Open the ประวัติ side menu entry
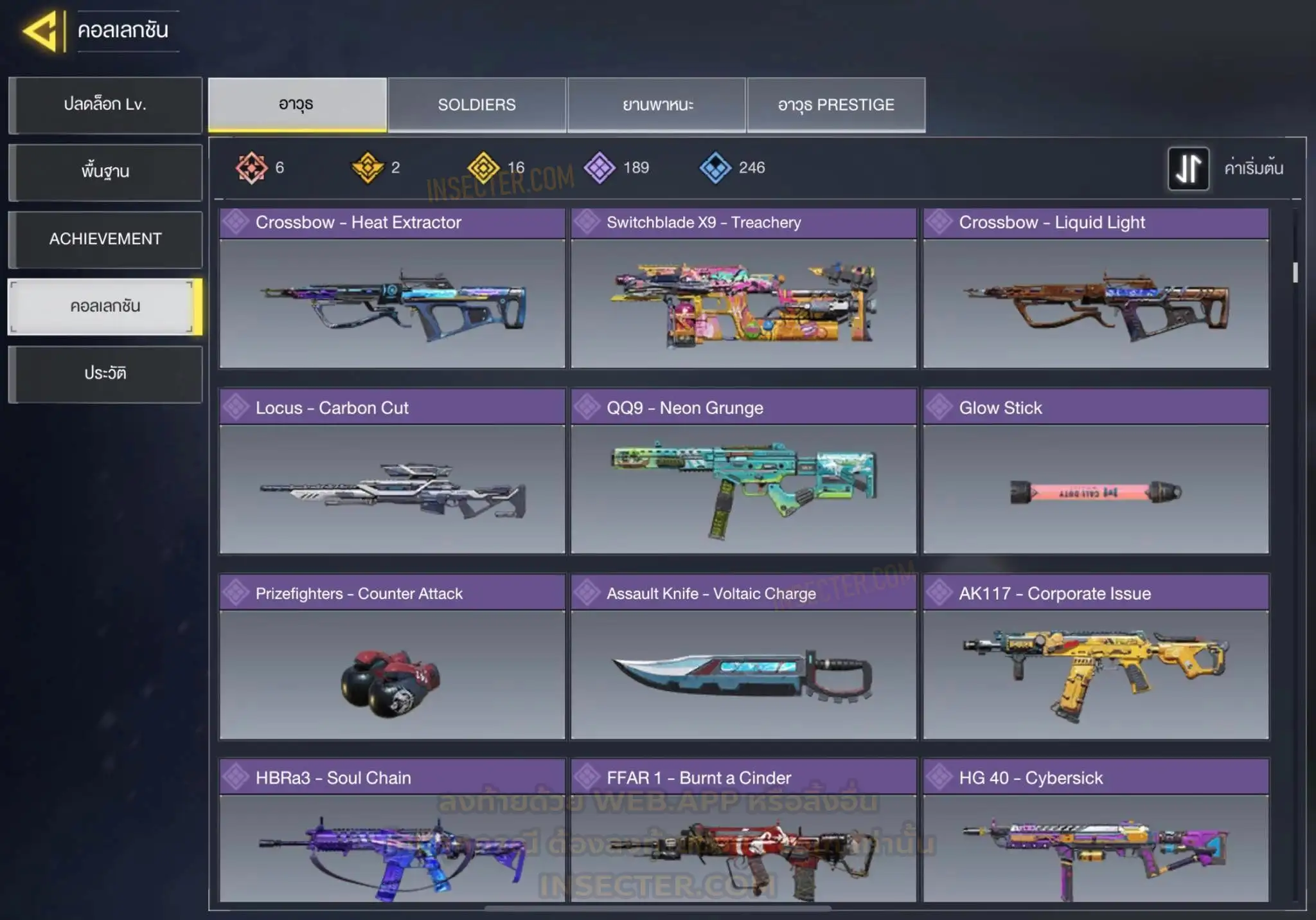1316x920 pixels. (105, 374)
